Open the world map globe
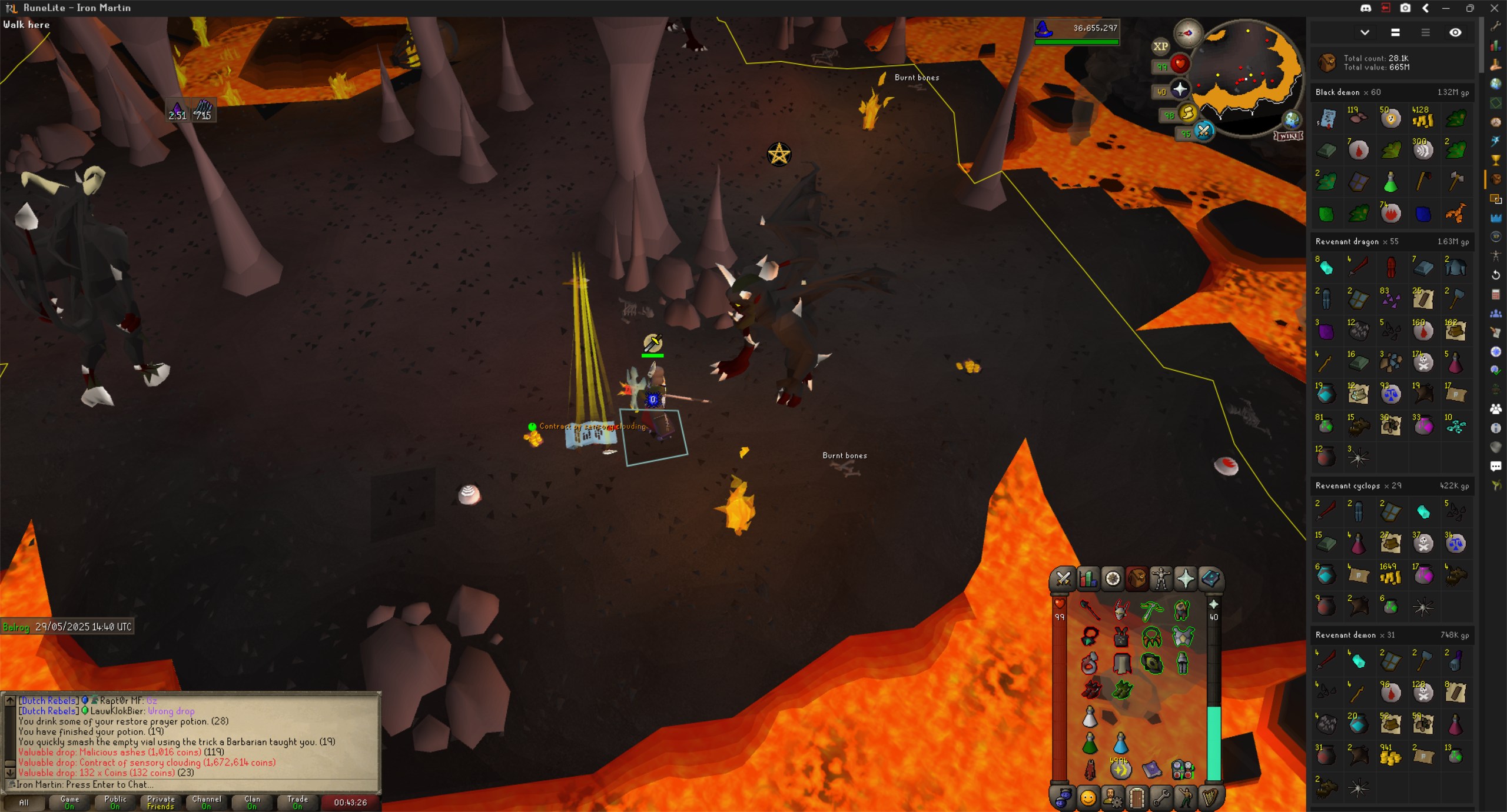This screenshot has width=1507, height=812. (x=1292, y=120)
